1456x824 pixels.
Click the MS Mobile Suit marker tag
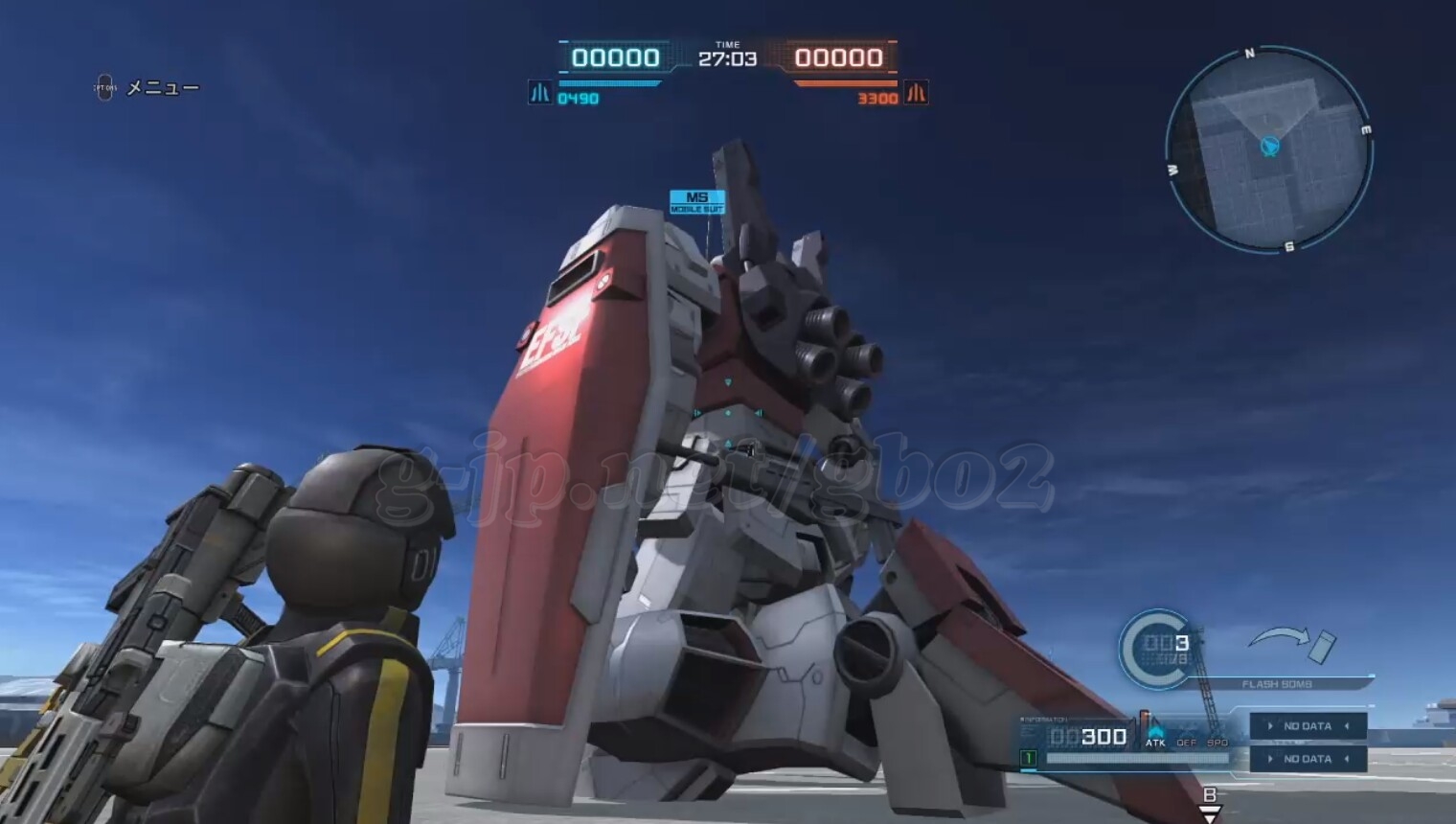coord(696,201)
